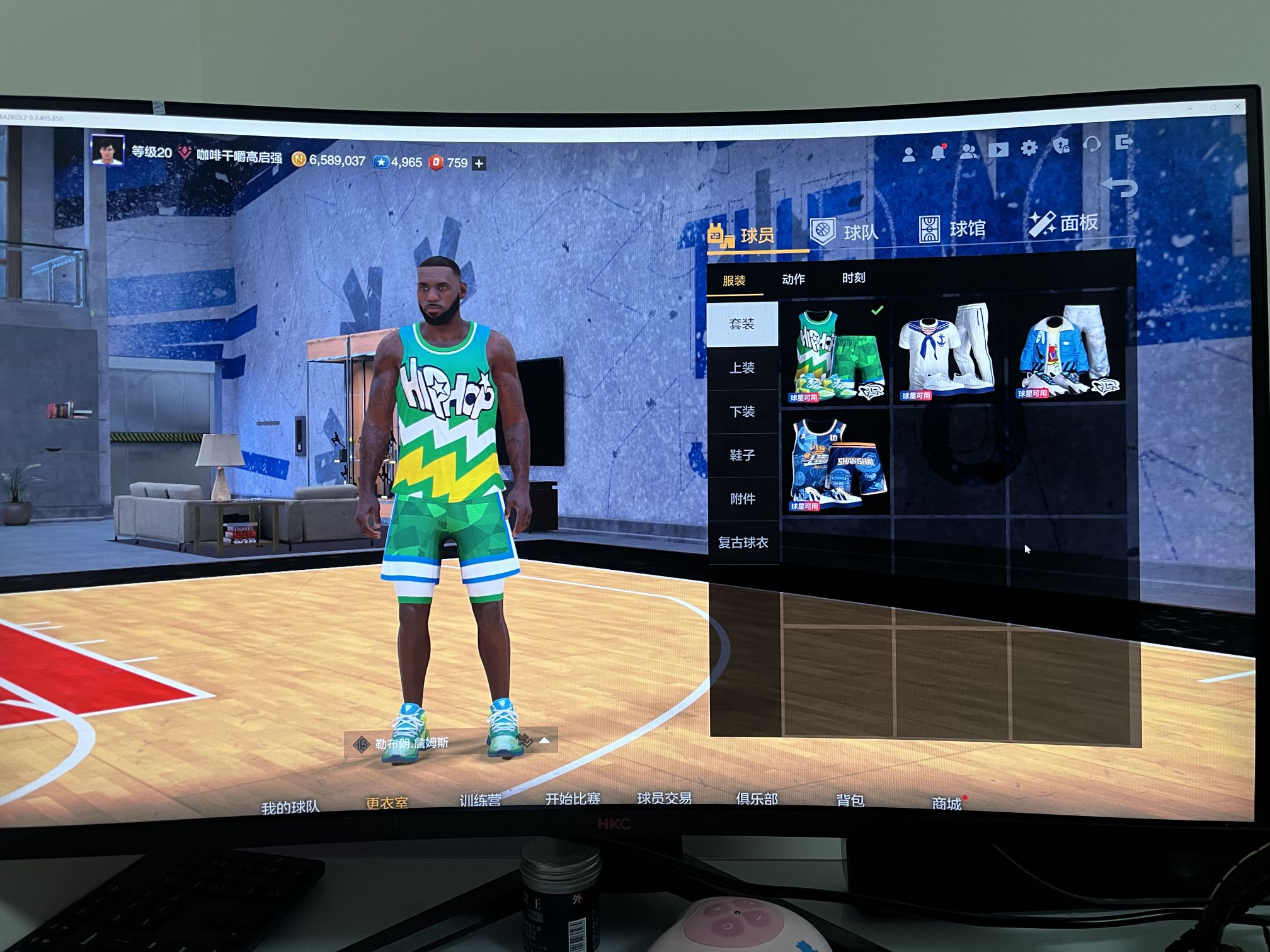Open the 鞋子 shoes category
Viewport: 1270px width, 952px height.
[742, 453]
